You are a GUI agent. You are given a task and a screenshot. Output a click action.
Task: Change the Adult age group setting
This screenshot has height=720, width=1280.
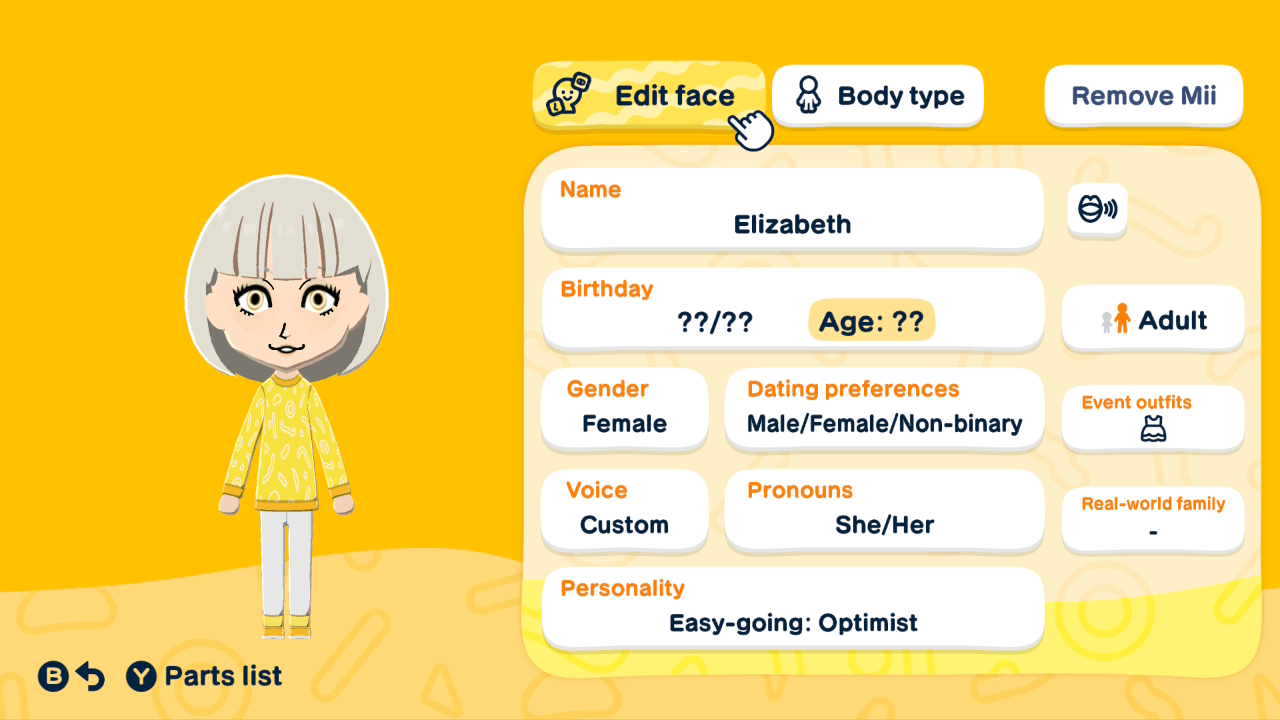(1152, 318)
